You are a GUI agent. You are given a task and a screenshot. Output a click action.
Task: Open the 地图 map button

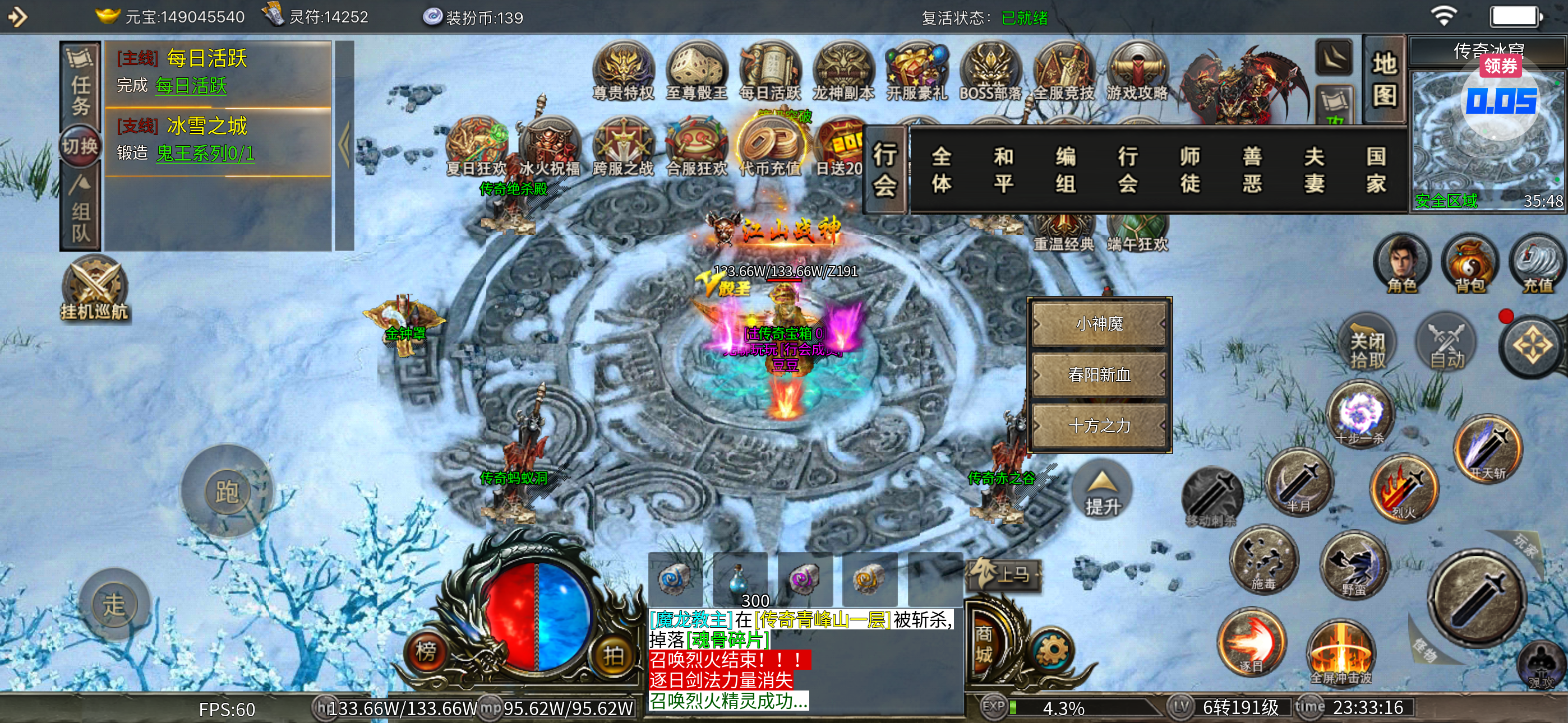1384,80
